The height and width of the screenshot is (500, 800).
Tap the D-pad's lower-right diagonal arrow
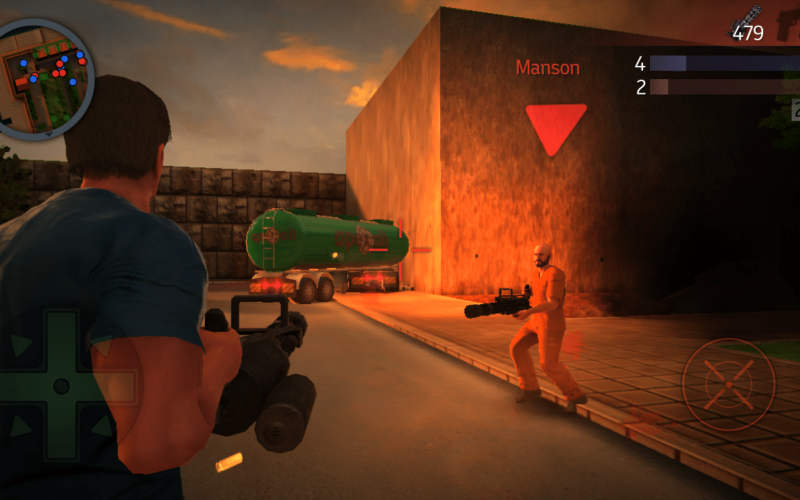[x=102, y=427]
